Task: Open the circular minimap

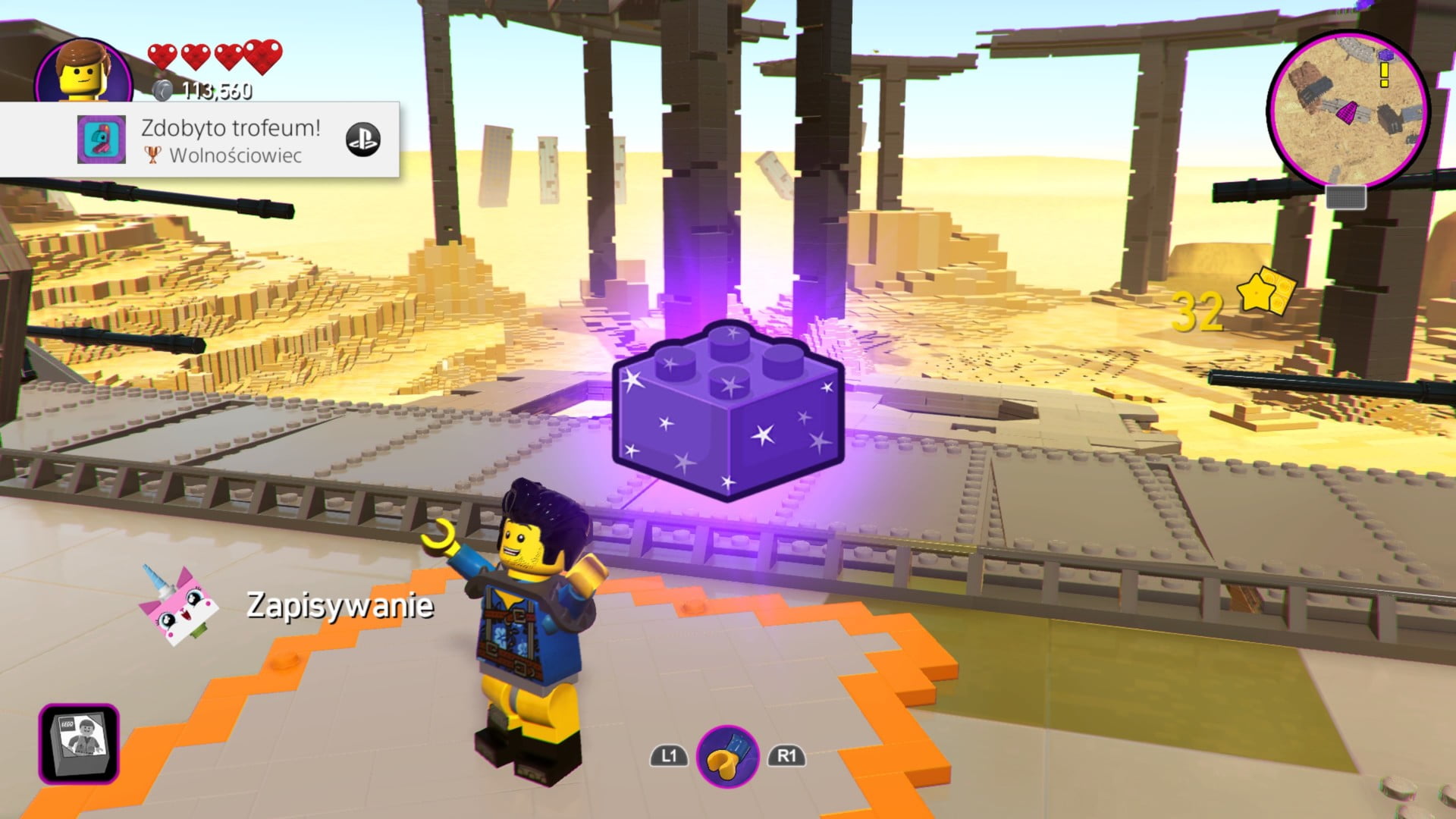Action: 1348,108
